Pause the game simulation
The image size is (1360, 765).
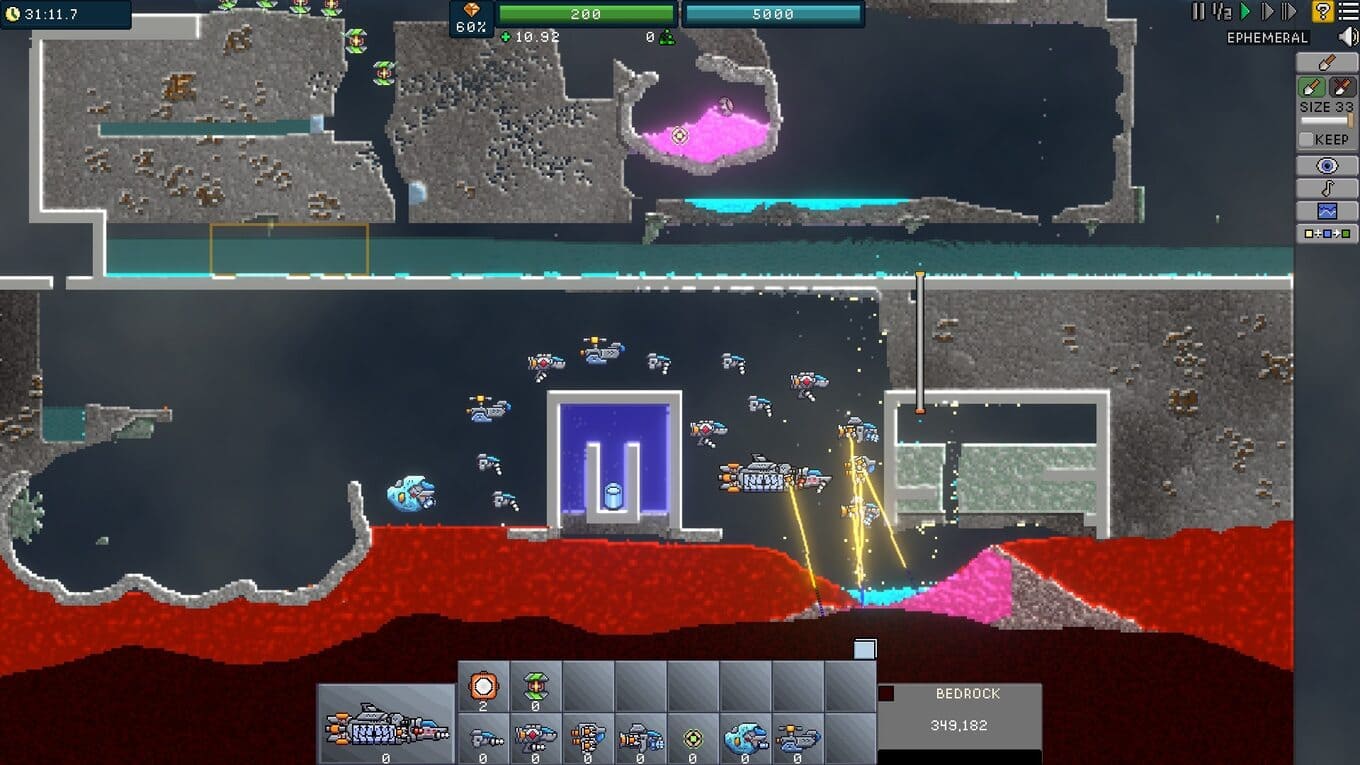point(1198,12)
